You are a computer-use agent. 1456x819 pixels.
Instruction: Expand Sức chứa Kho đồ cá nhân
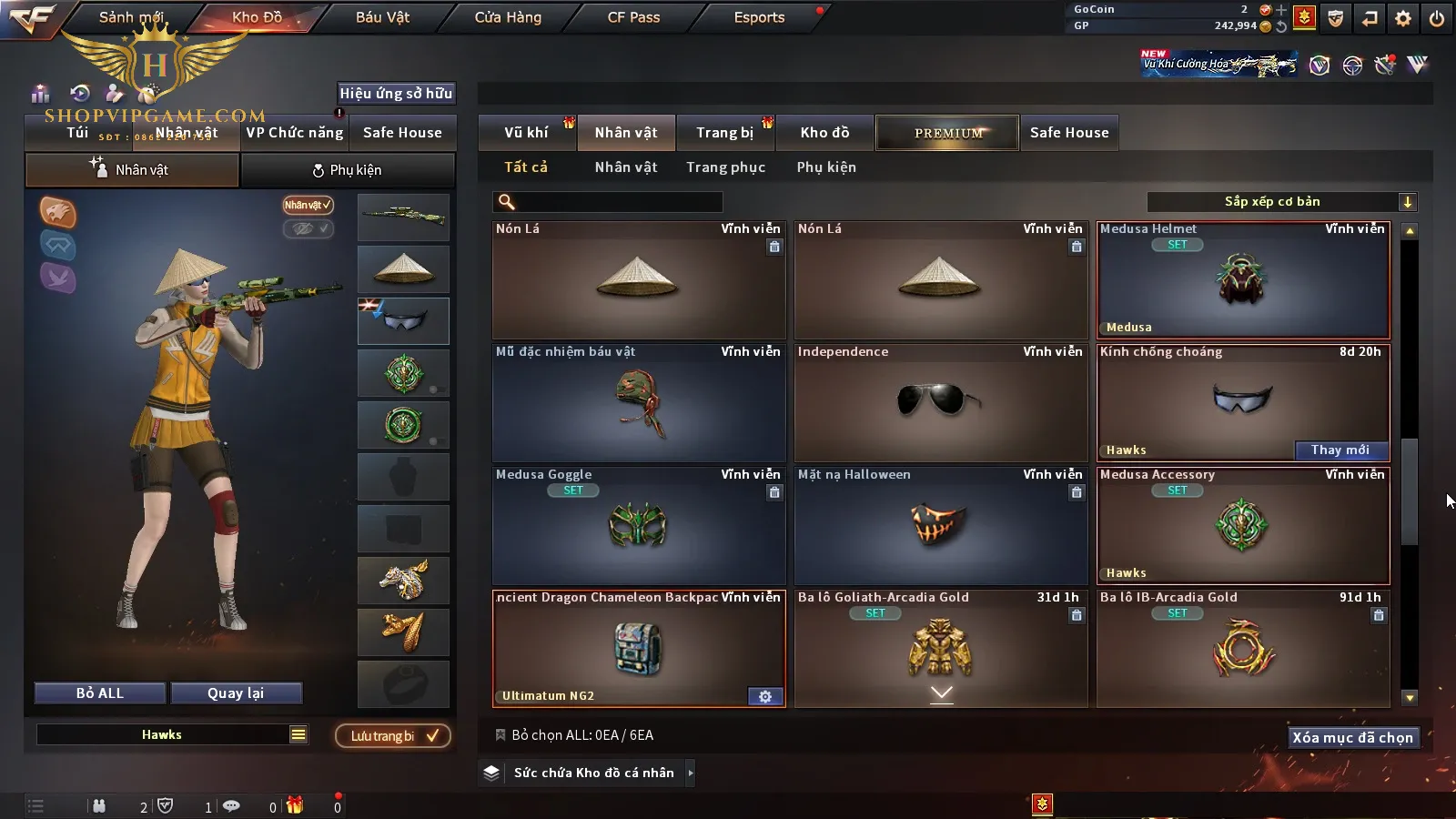(691, 773)
